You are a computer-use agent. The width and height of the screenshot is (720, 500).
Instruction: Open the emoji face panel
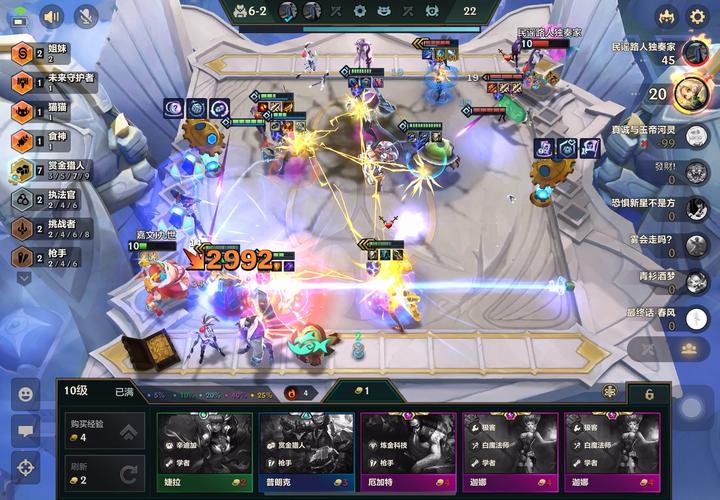[25, 393]
